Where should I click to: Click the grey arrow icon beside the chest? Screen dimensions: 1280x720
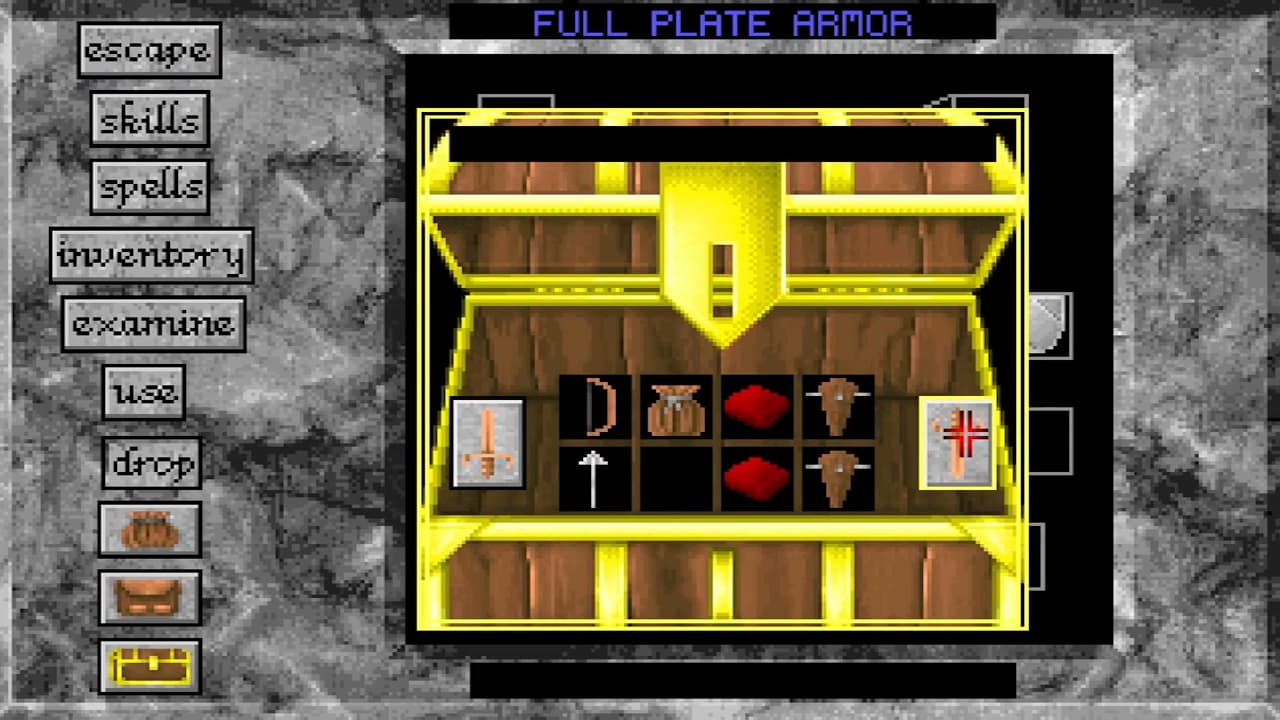click(x=1048, y=320)
